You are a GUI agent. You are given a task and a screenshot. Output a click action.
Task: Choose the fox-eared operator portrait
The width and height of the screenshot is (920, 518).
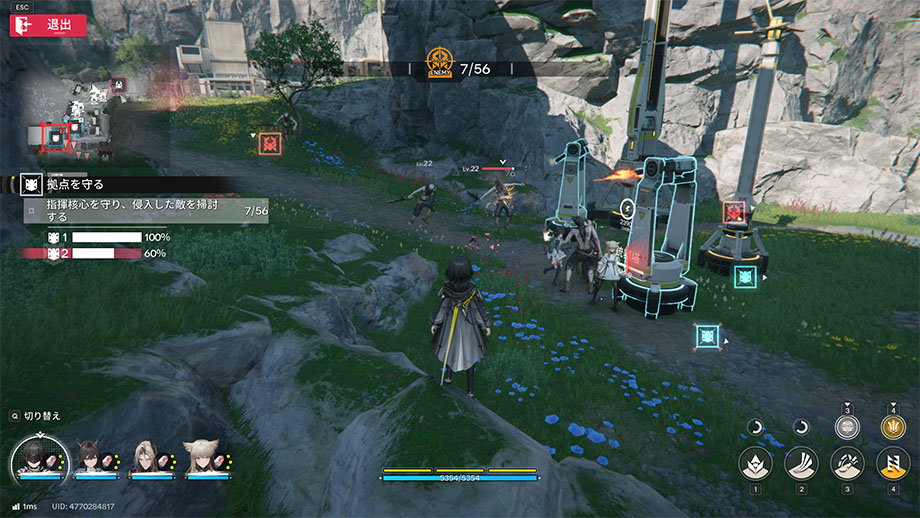202,460
